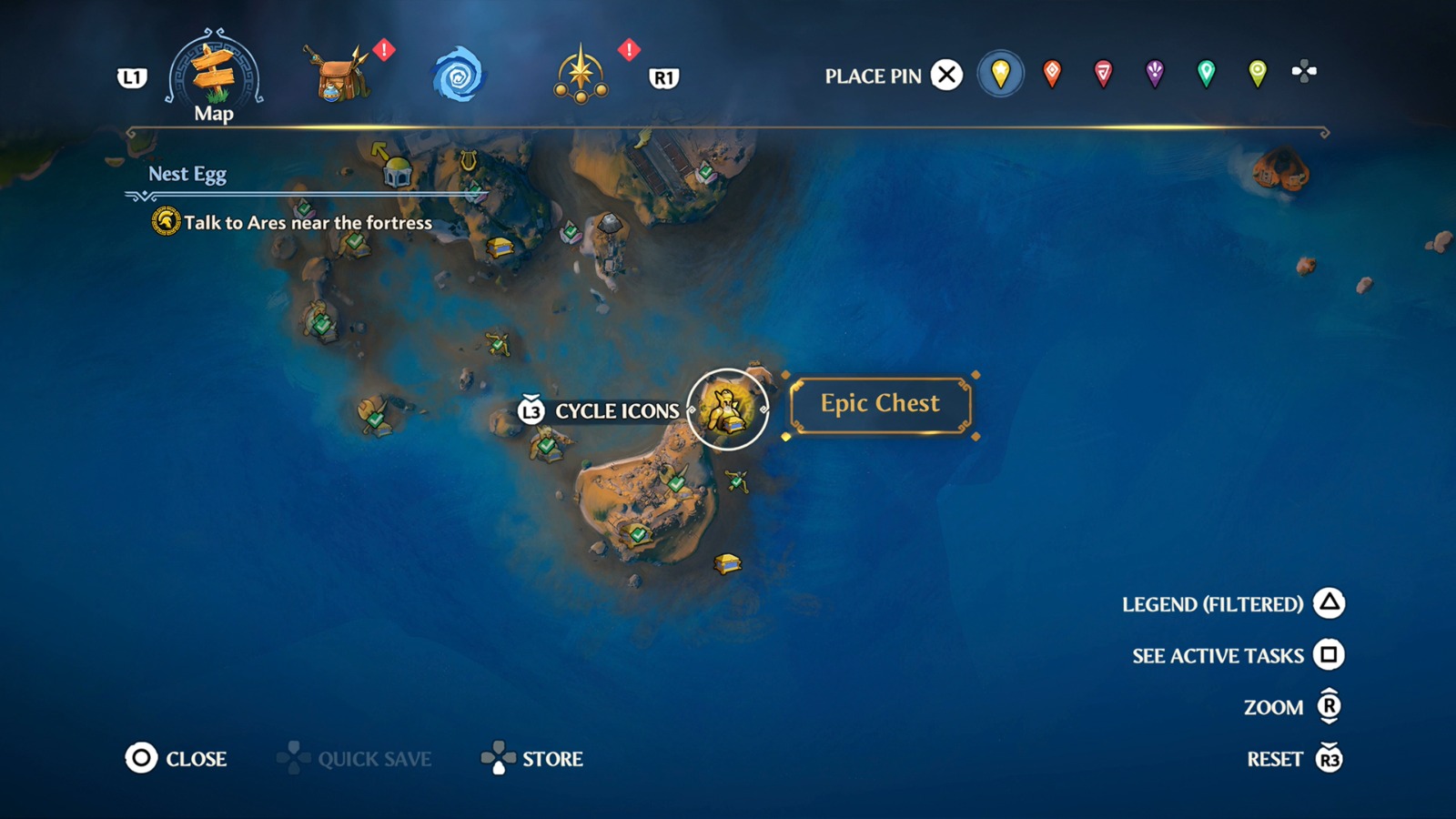
Task: Click the Epic Chest tooltip label
Action: tap(879, 403)
